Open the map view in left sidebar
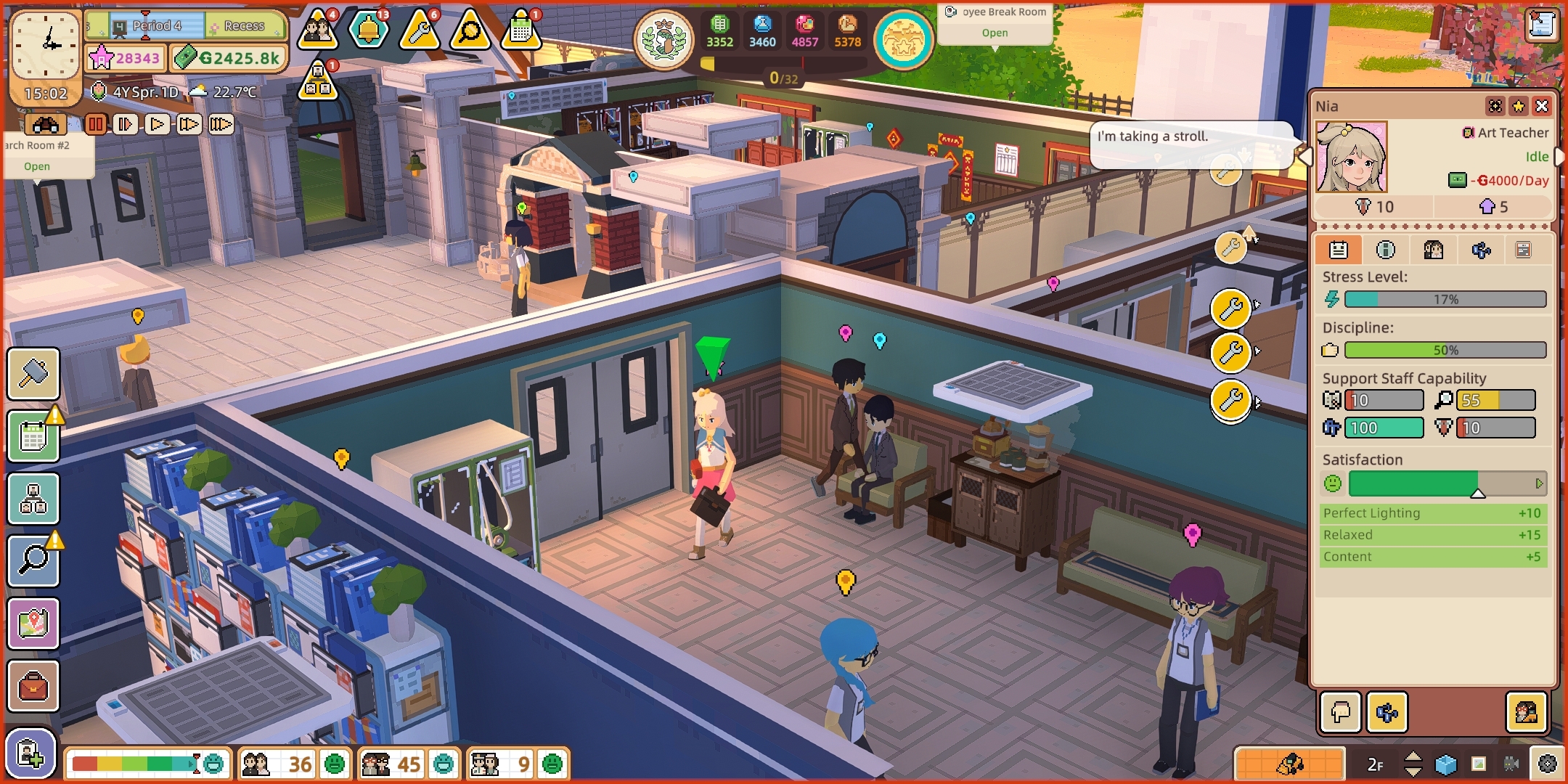 [x=34, y=624]
